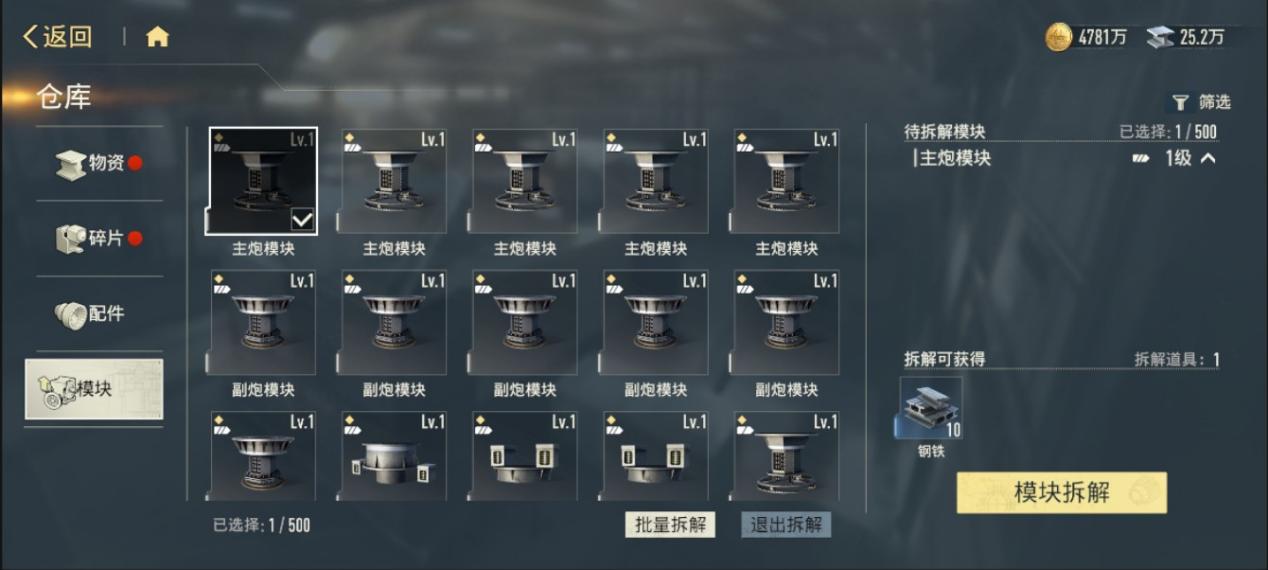Confirm with the 模块拆解 button
1268x570 pixels.
1061,492
